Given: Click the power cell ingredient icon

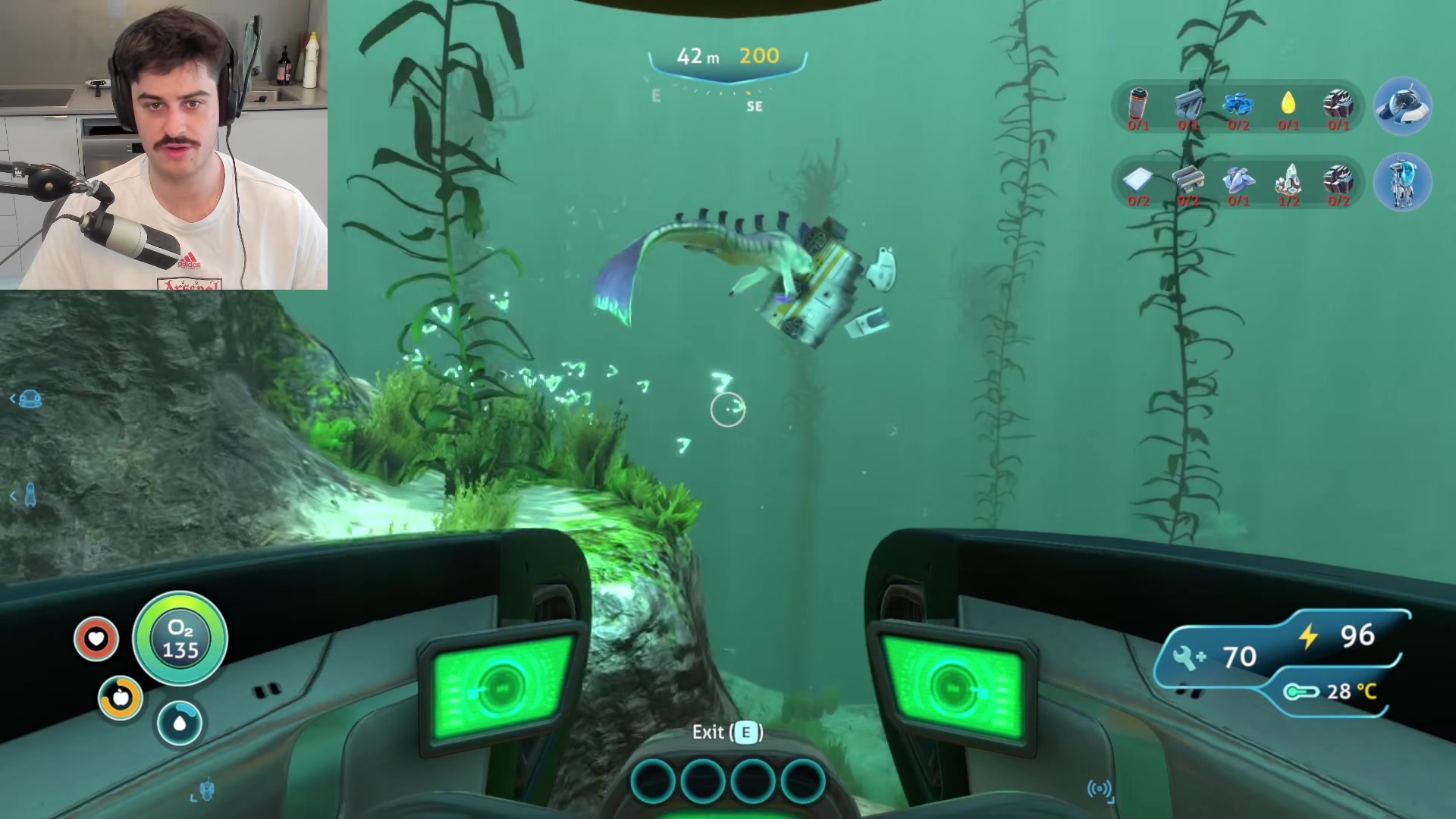Looking at the screenshot, I should [x=1138, y=105].
